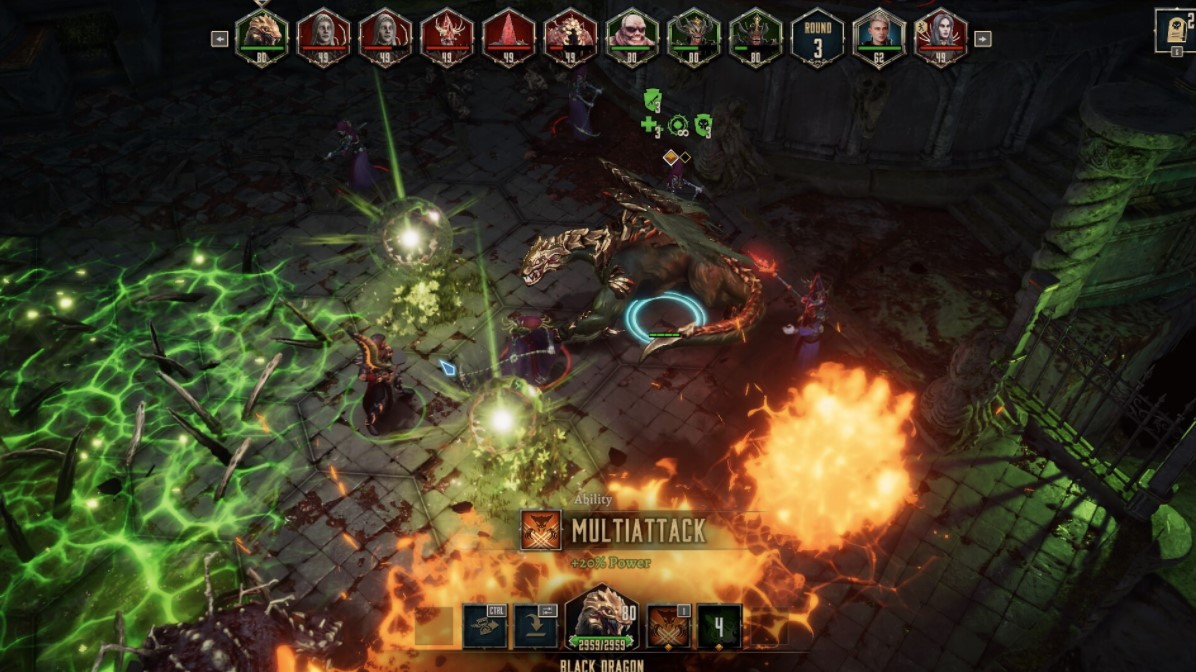Select the red spike unit in the turn order

tap(509, 37)
